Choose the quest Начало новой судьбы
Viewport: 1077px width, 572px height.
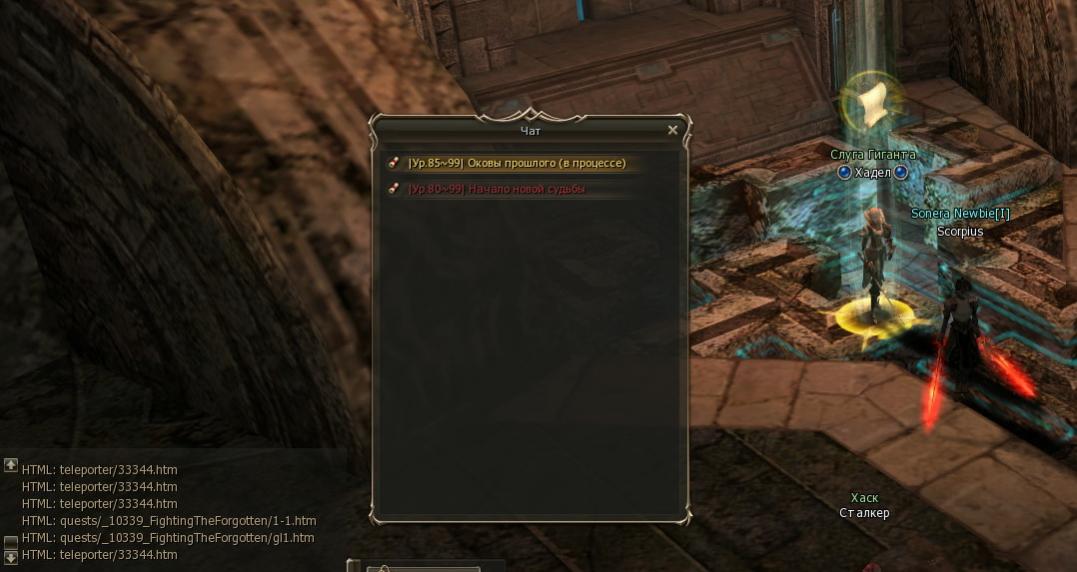tap(496, 189)
